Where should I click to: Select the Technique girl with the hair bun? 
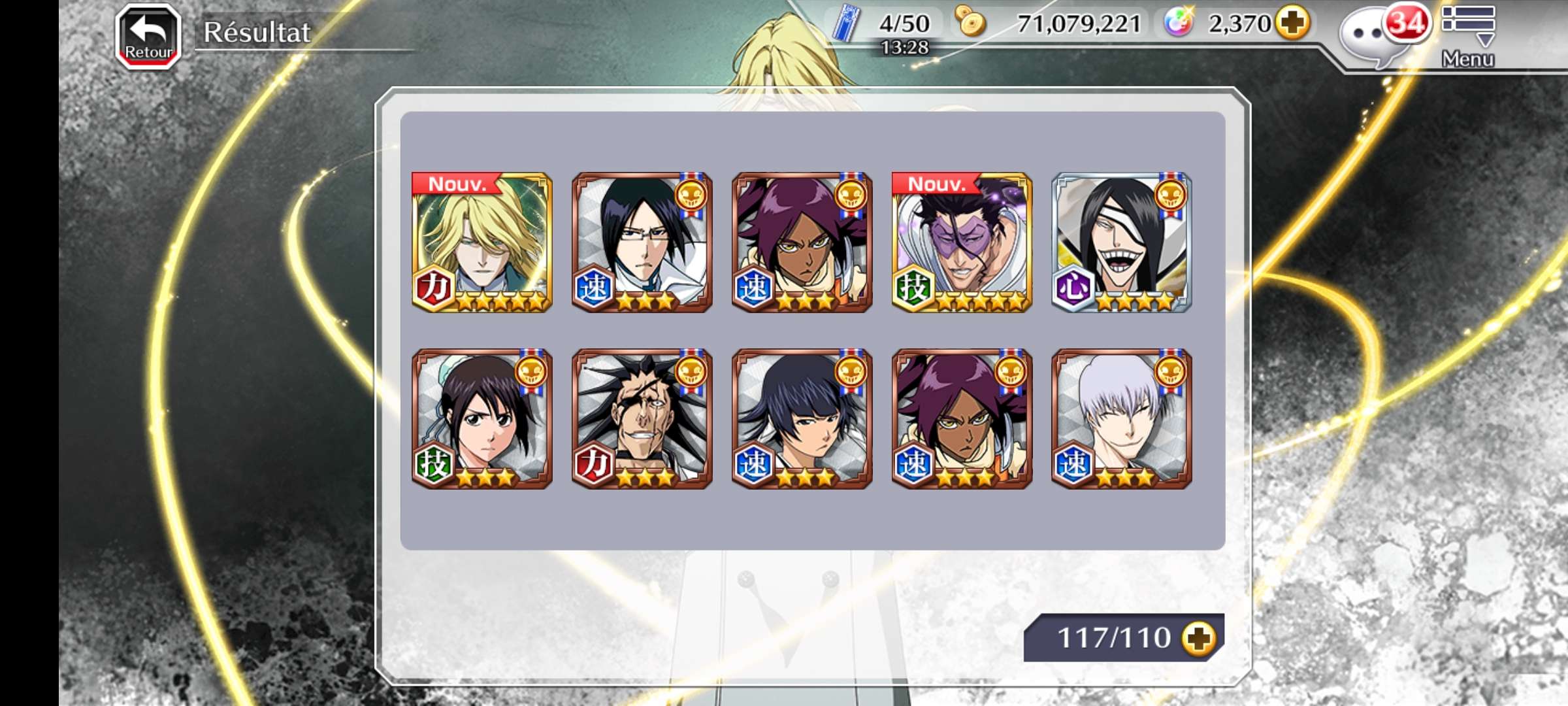pyautogui.click(x=482, y=419)
